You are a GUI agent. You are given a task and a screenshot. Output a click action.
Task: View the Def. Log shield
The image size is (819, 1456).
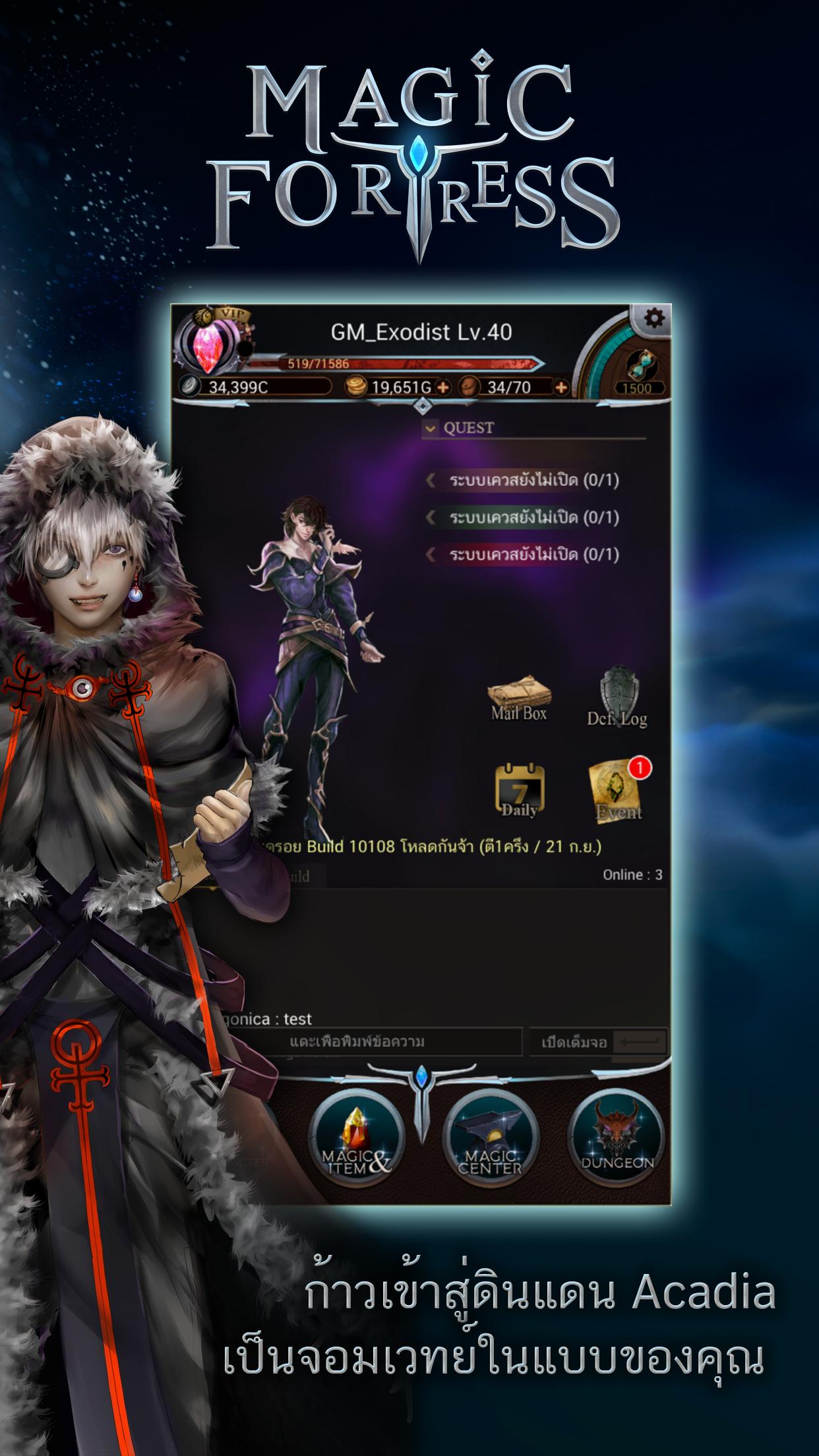(617, 700)
